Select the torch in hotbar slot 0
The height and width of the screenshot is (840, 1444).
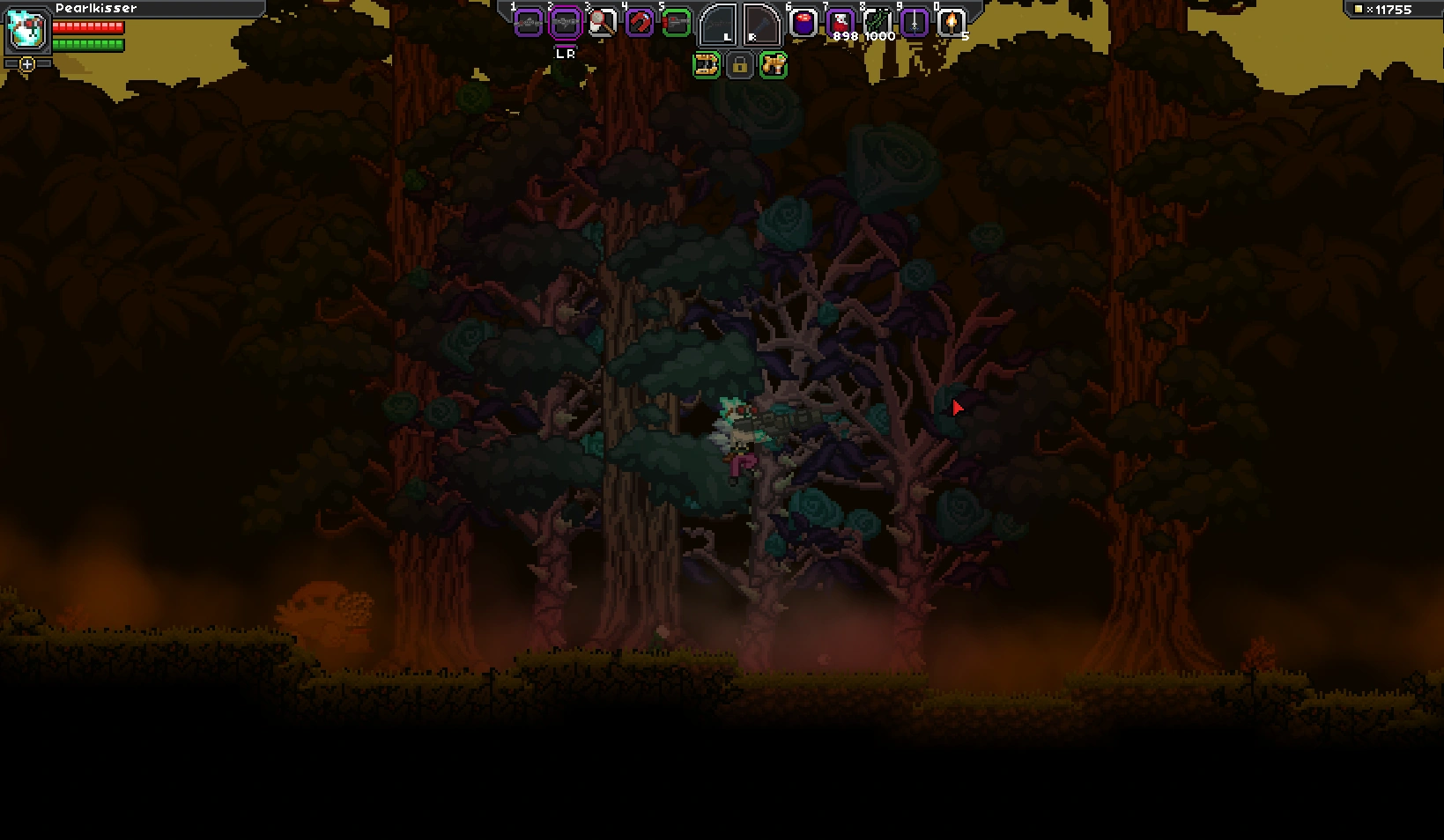(x=952, y=22)
